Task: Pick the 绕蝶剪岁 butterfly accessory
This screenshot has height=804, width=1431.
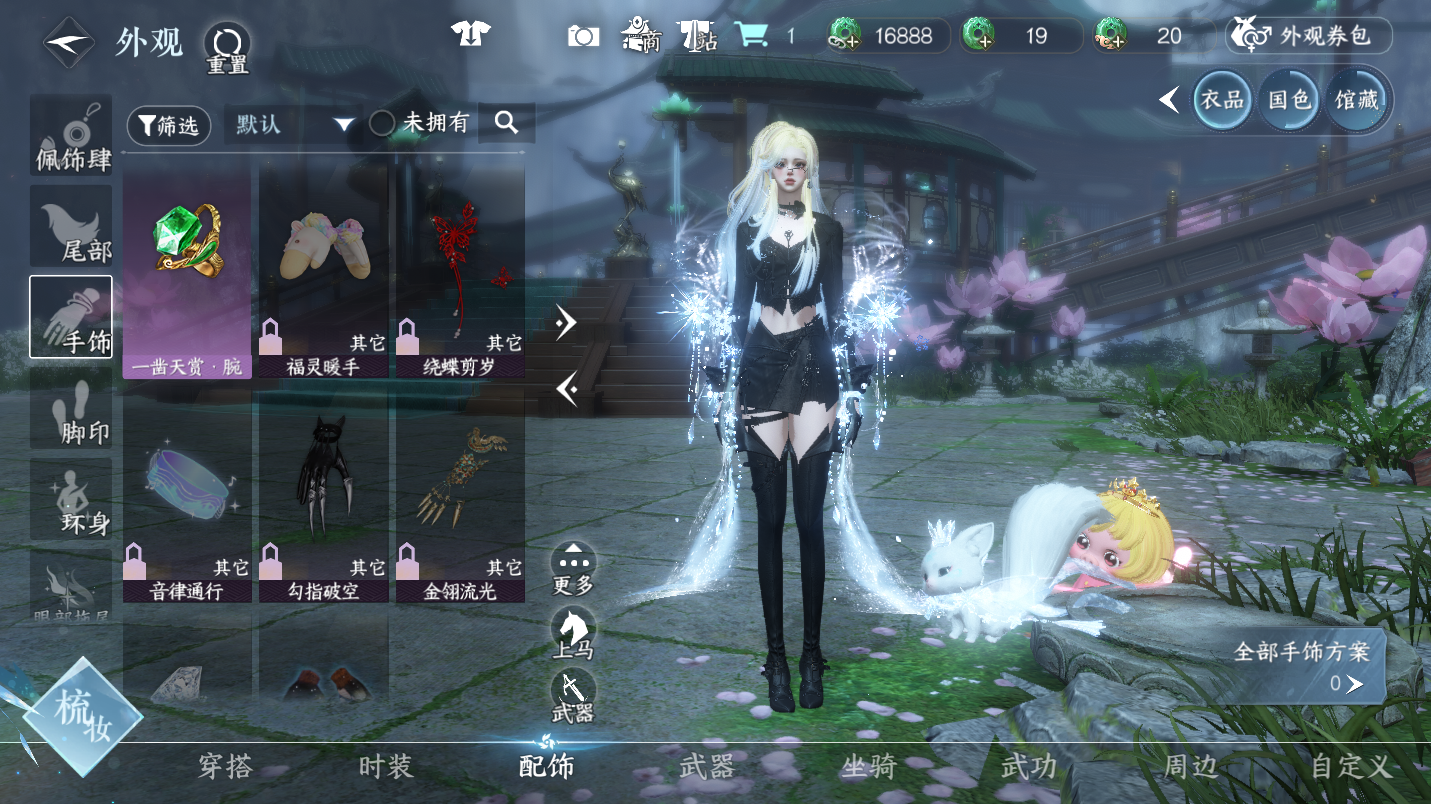Action: point(461,272)
